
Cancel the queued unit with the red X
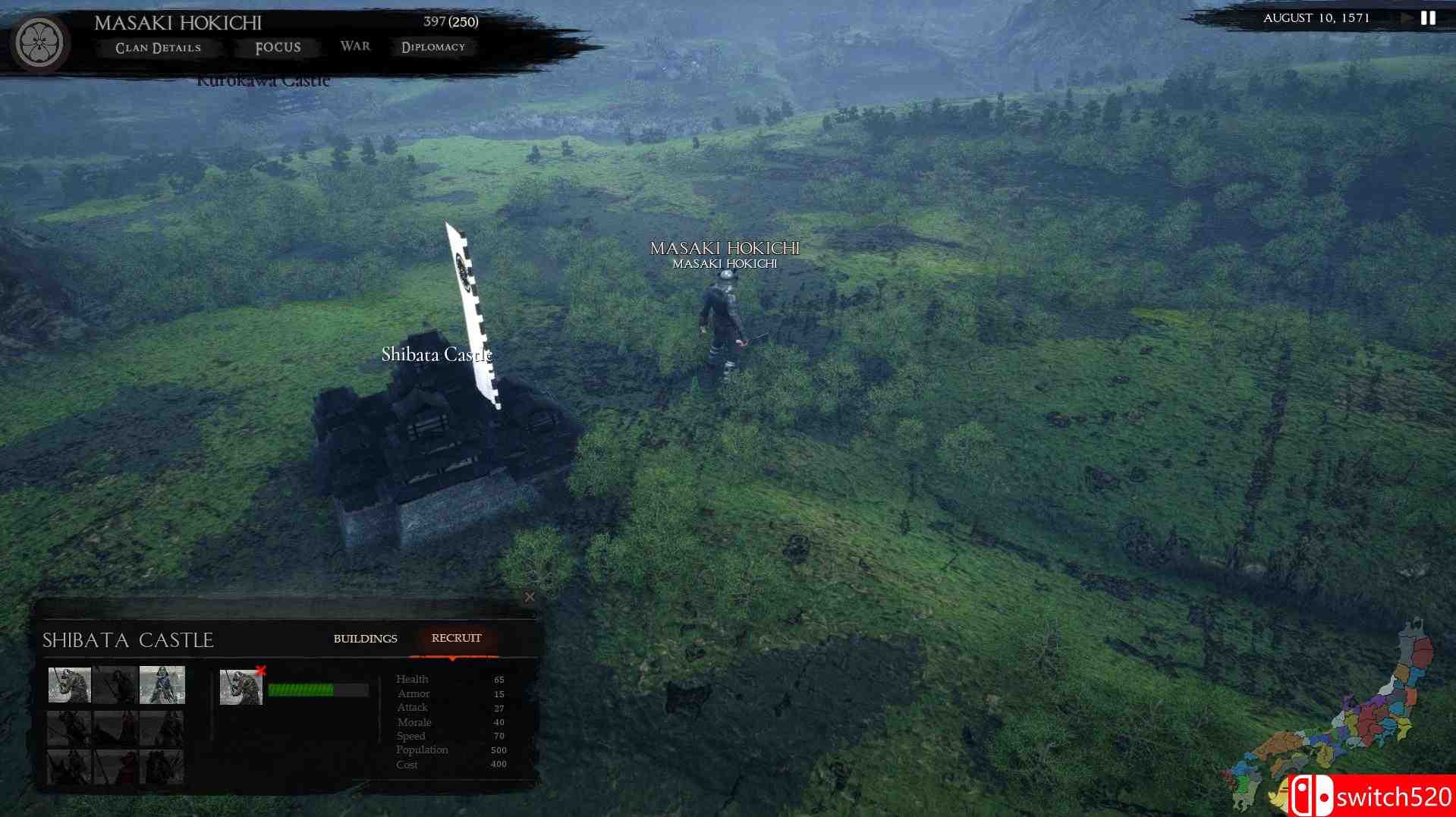(261, 671)
